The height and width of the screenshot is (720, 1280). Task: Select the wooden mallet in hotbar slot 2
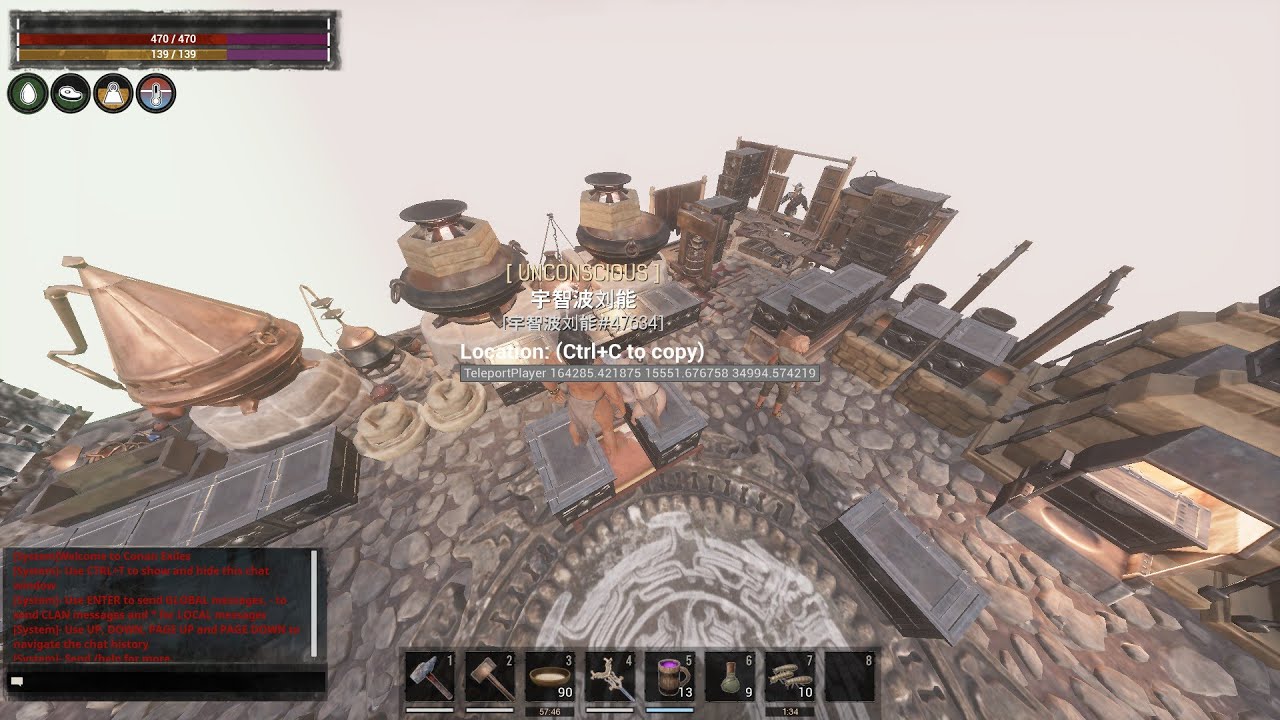click(x=490, y=677)
